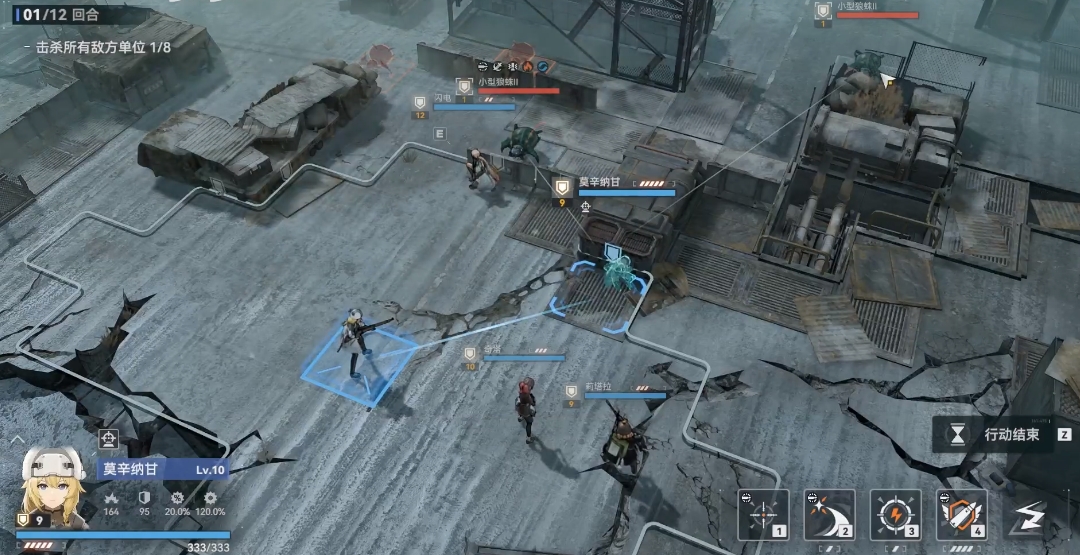Click the sniper class icon above the name
The height and width of the screenshot is (555, 1080).
[x=109, y=438]
